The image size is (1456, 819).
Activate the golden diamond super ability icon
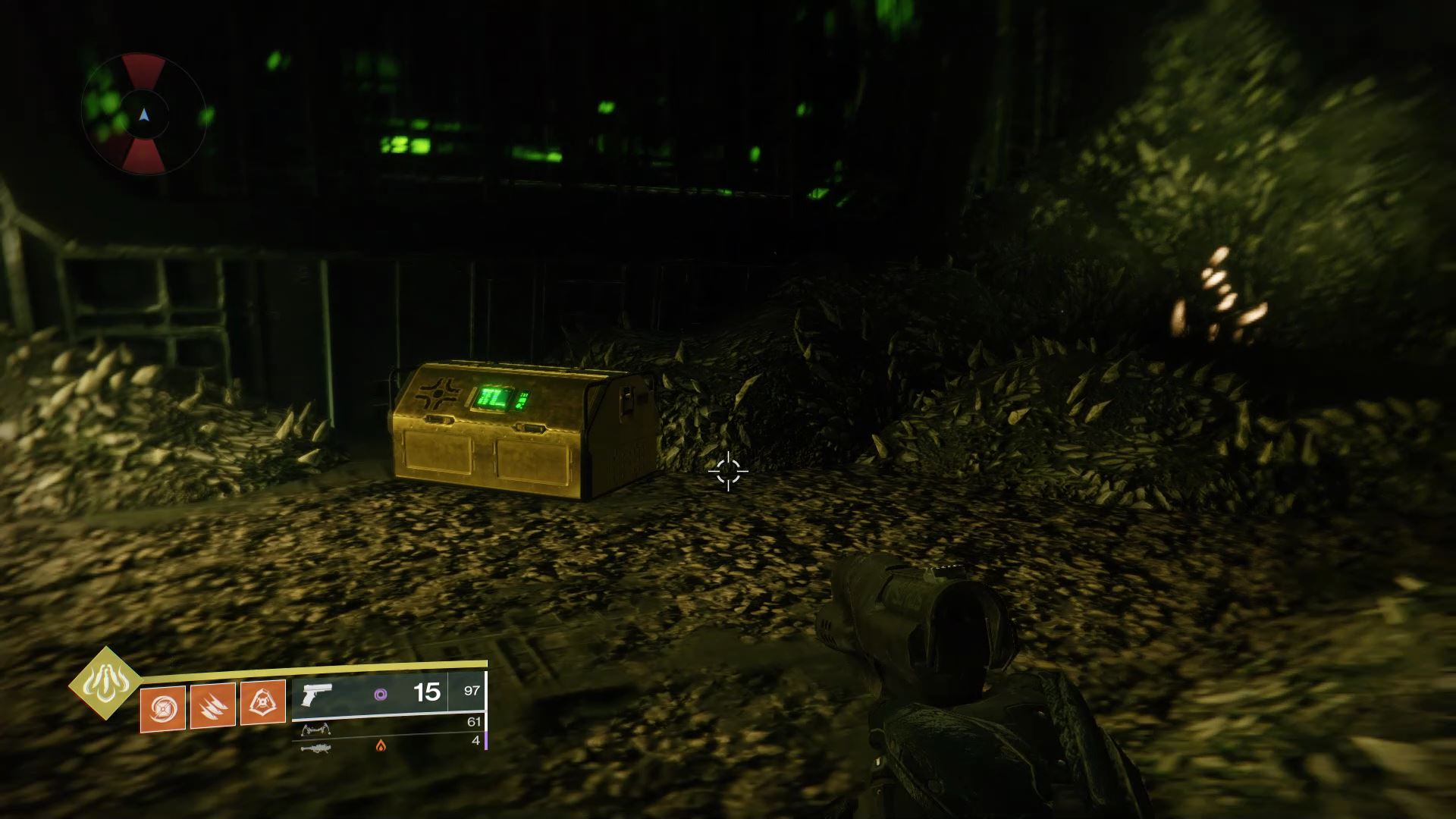[105, 683]
